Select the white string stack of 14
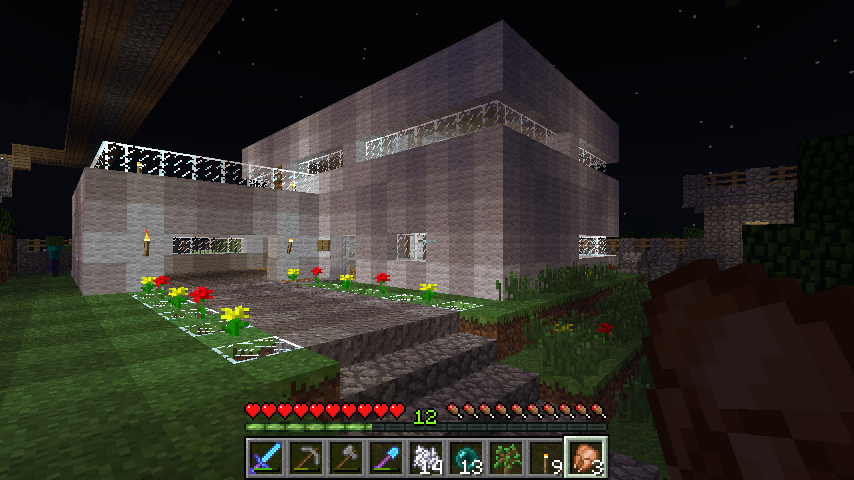This screenshot has width=854, height=480. (426, 458)
